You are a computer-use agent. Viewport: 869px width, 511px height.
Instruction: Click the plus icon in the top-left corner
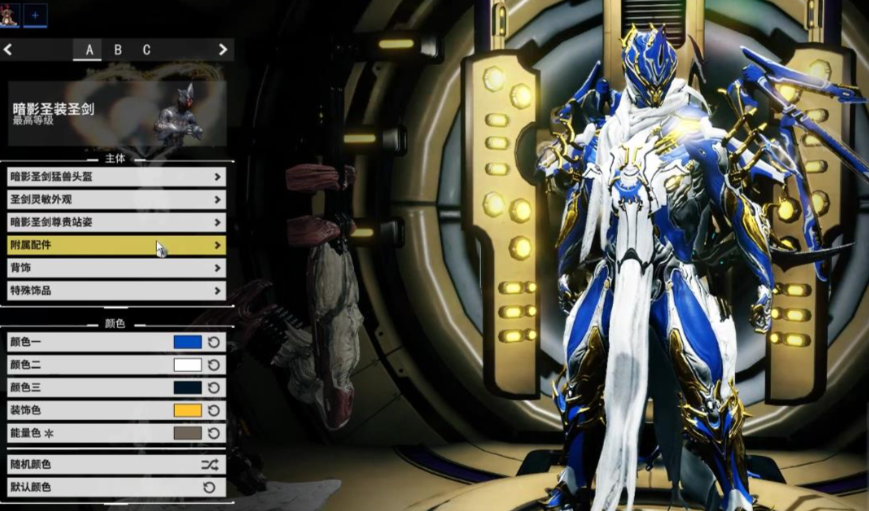tap(34, 14)
